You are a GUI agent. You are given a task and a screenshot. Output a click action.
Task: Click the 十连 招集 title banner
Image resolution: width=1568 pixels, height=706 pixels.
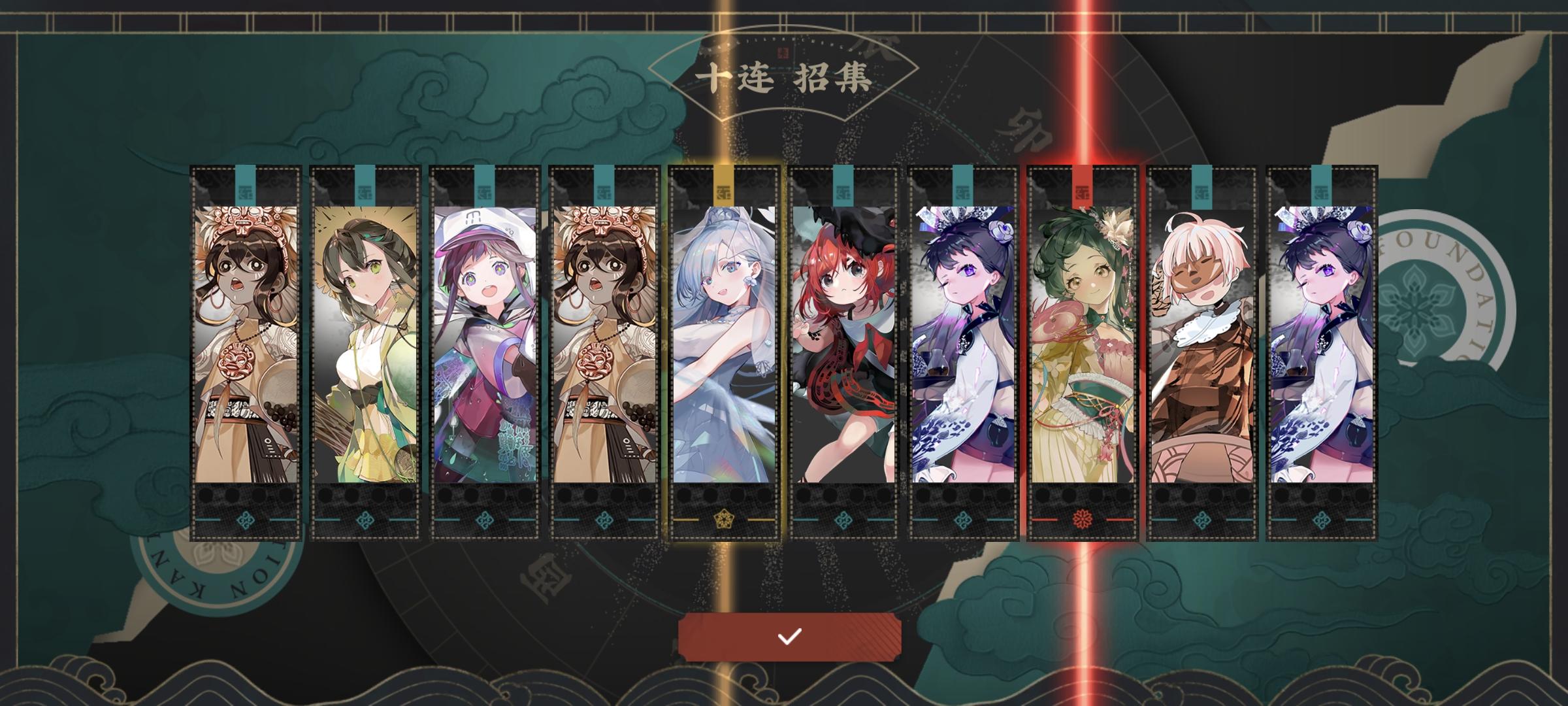click(784, 77)
